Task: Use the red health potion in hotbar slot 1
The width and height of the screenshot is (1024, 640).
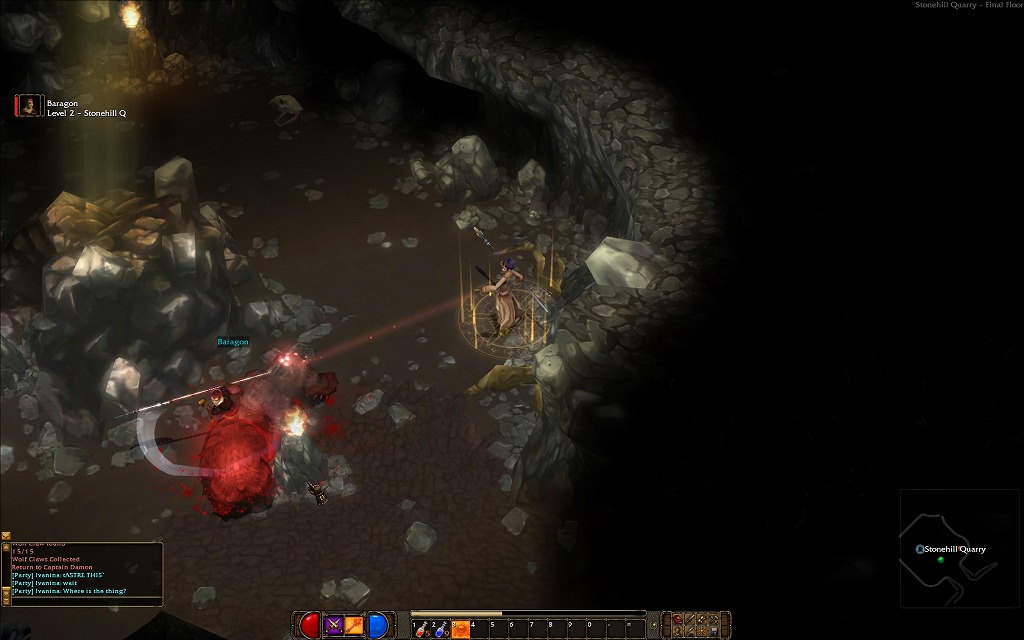Action: click(x=422, y=629)
